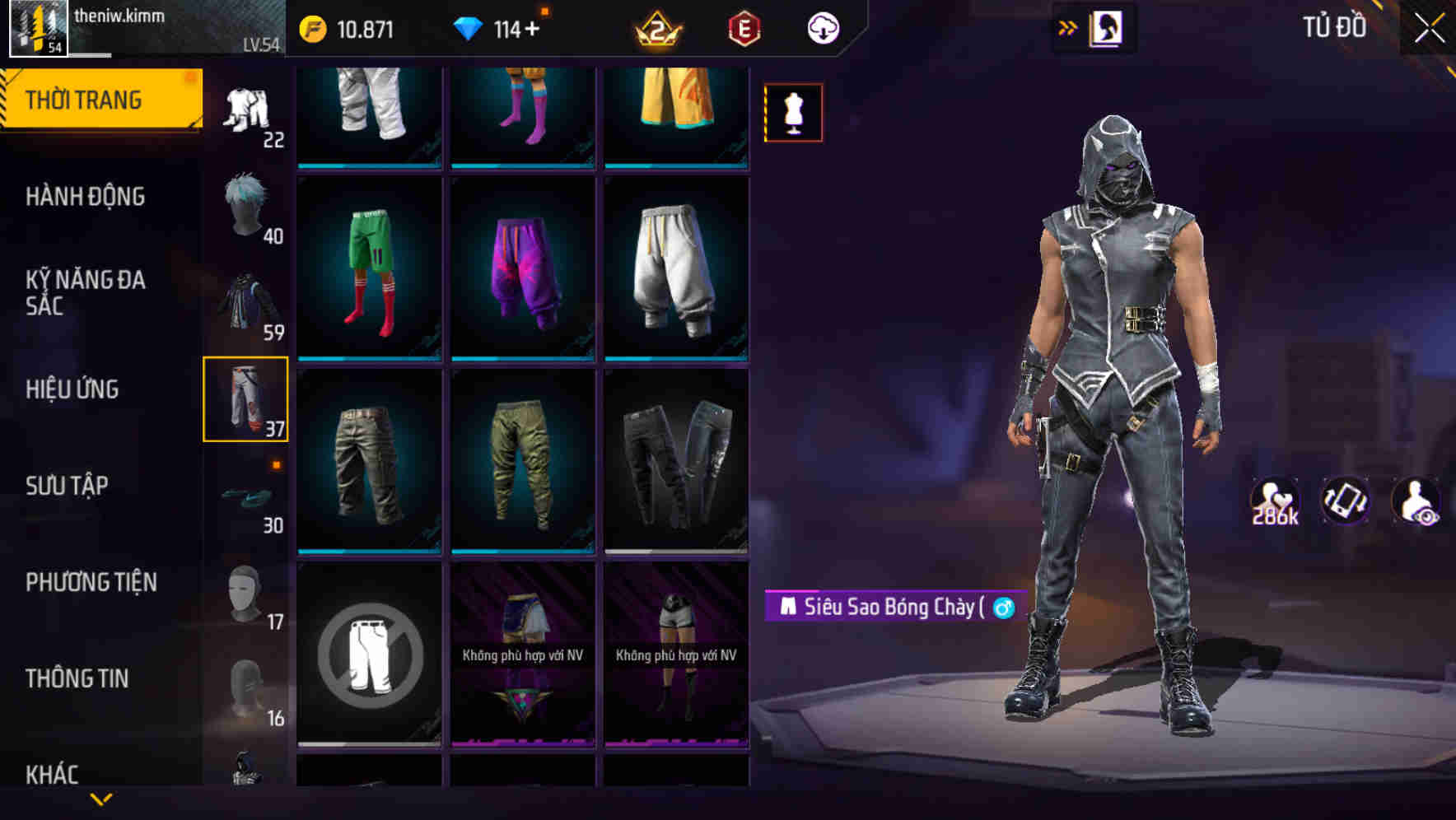Toggle the mannequin outfit display
Viewport: 1456px width, 820px height.
pyautogui.click(x=793, y=113)
